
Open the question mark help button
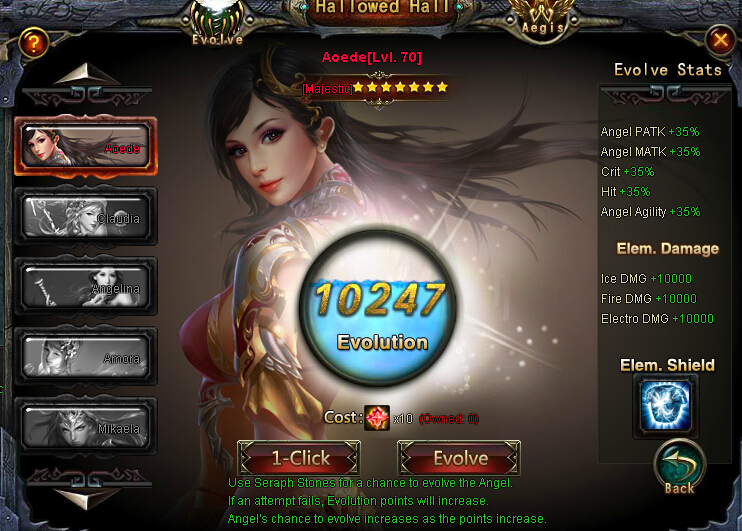(x=35, y=42)
